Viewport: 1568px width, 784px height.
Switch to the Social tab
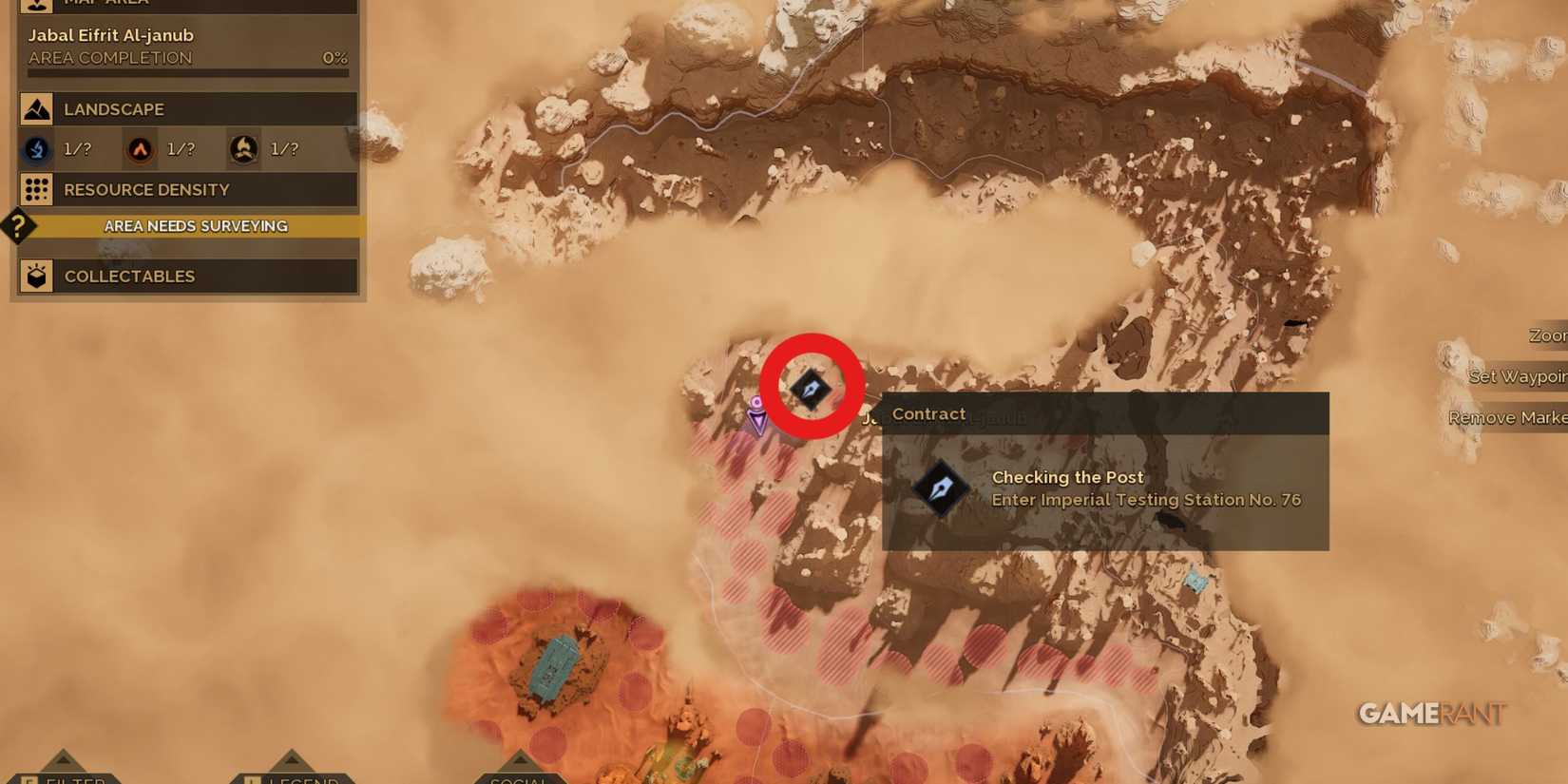520,779
